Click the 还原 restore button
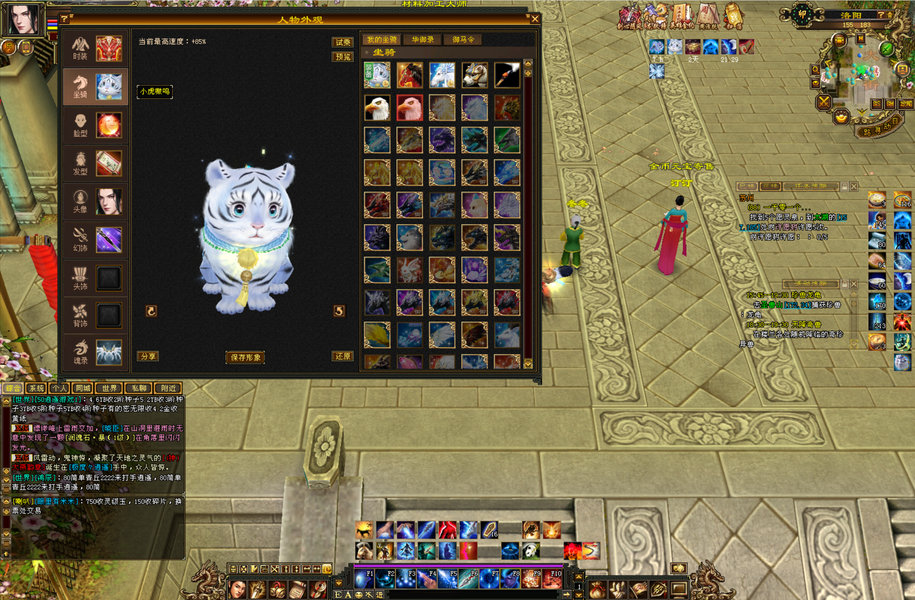The image size is (915, 600). tap(342, 356)
